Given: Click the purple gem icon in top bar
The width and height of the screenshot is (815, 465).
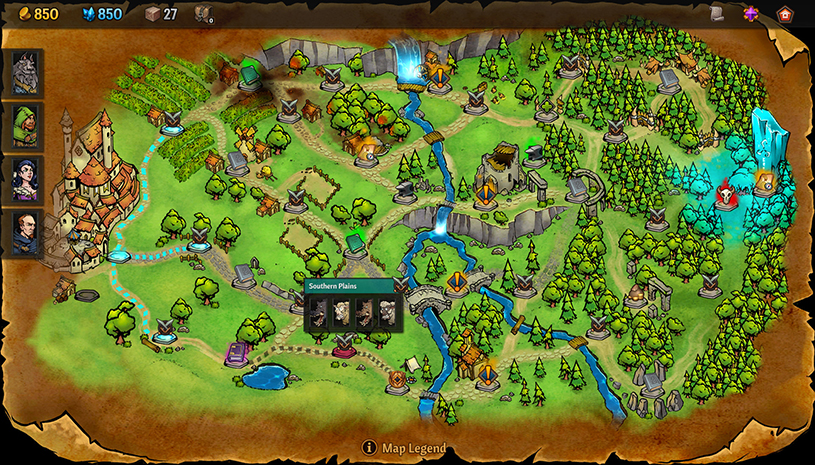Looking at the screenshot, I should tap(751, 14).
